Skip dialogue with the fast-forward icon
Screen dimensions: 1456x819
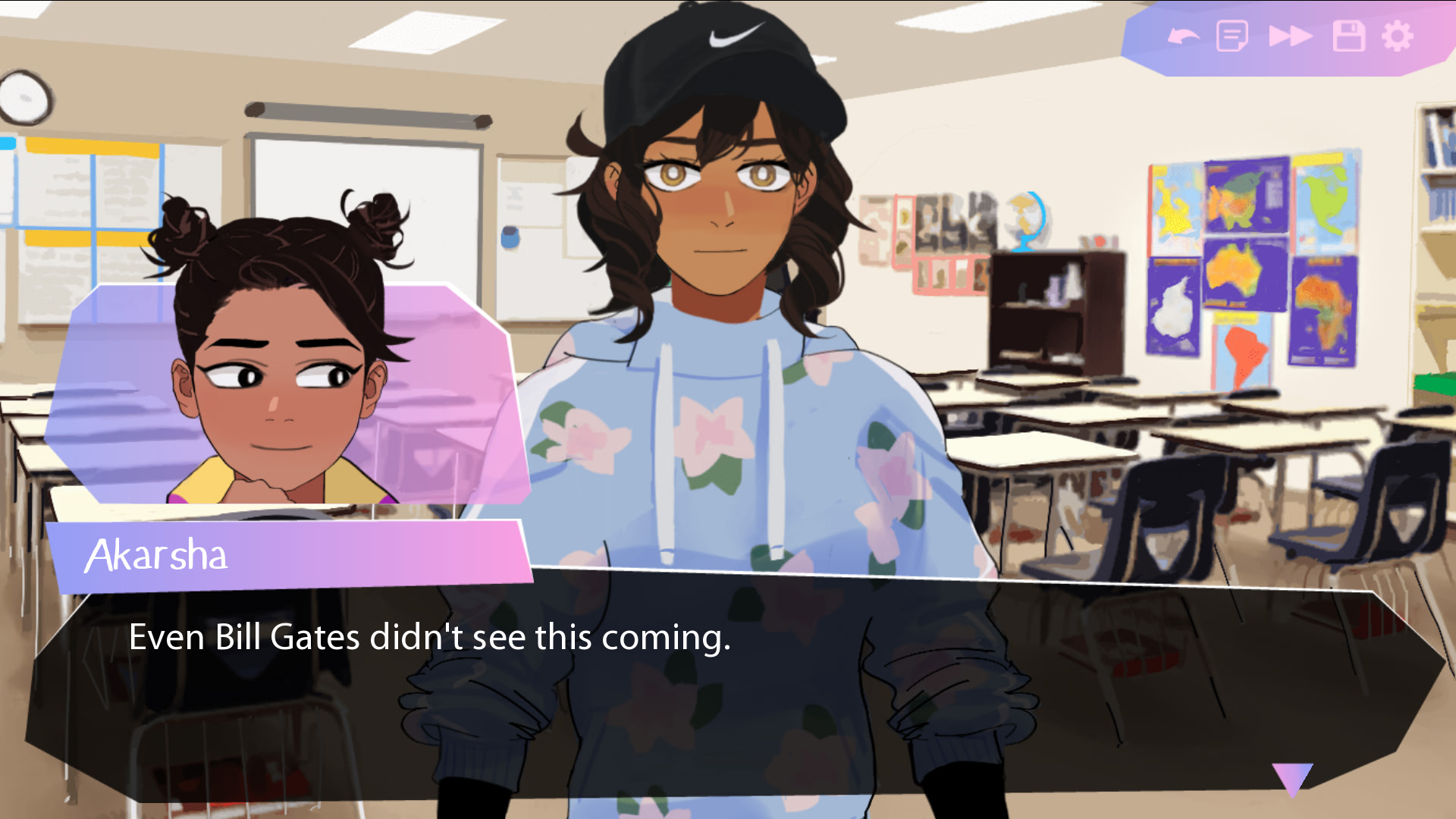(1289, 34)
